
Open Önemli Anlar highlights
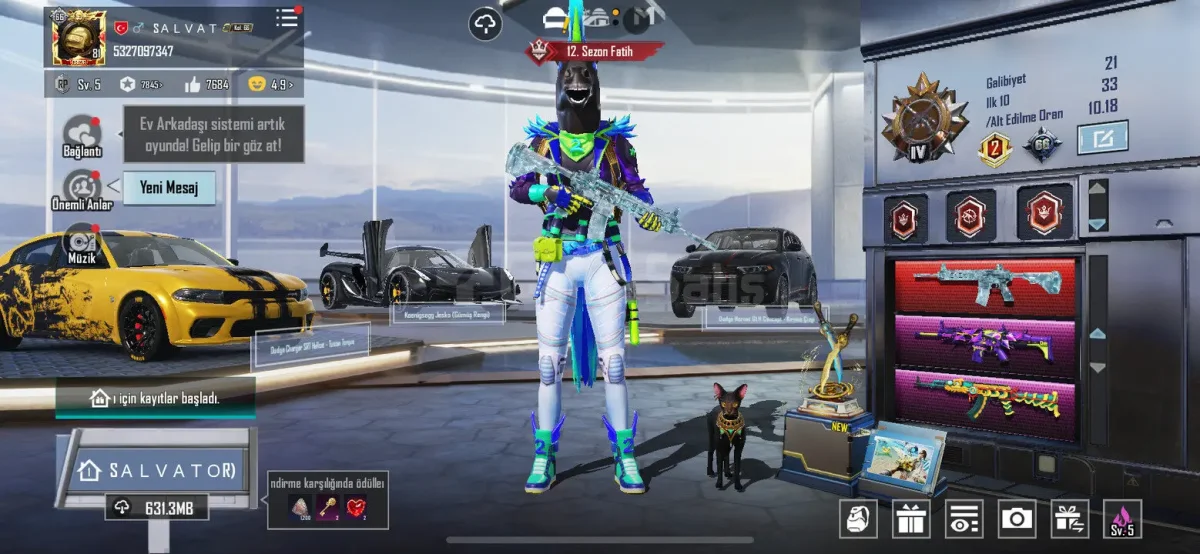pos(82,188)
